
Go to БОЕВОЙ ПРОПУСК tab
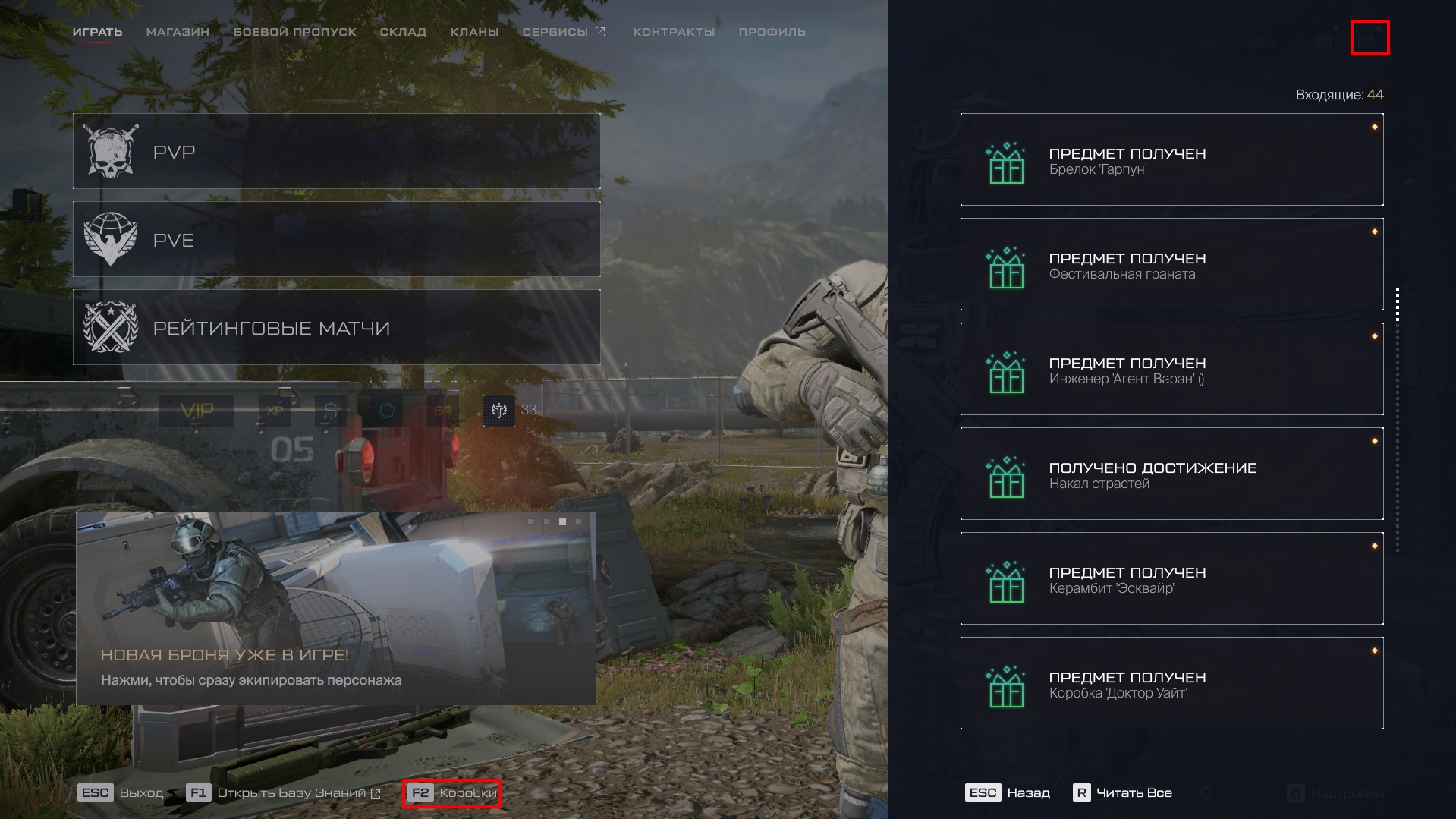point(294,32)
